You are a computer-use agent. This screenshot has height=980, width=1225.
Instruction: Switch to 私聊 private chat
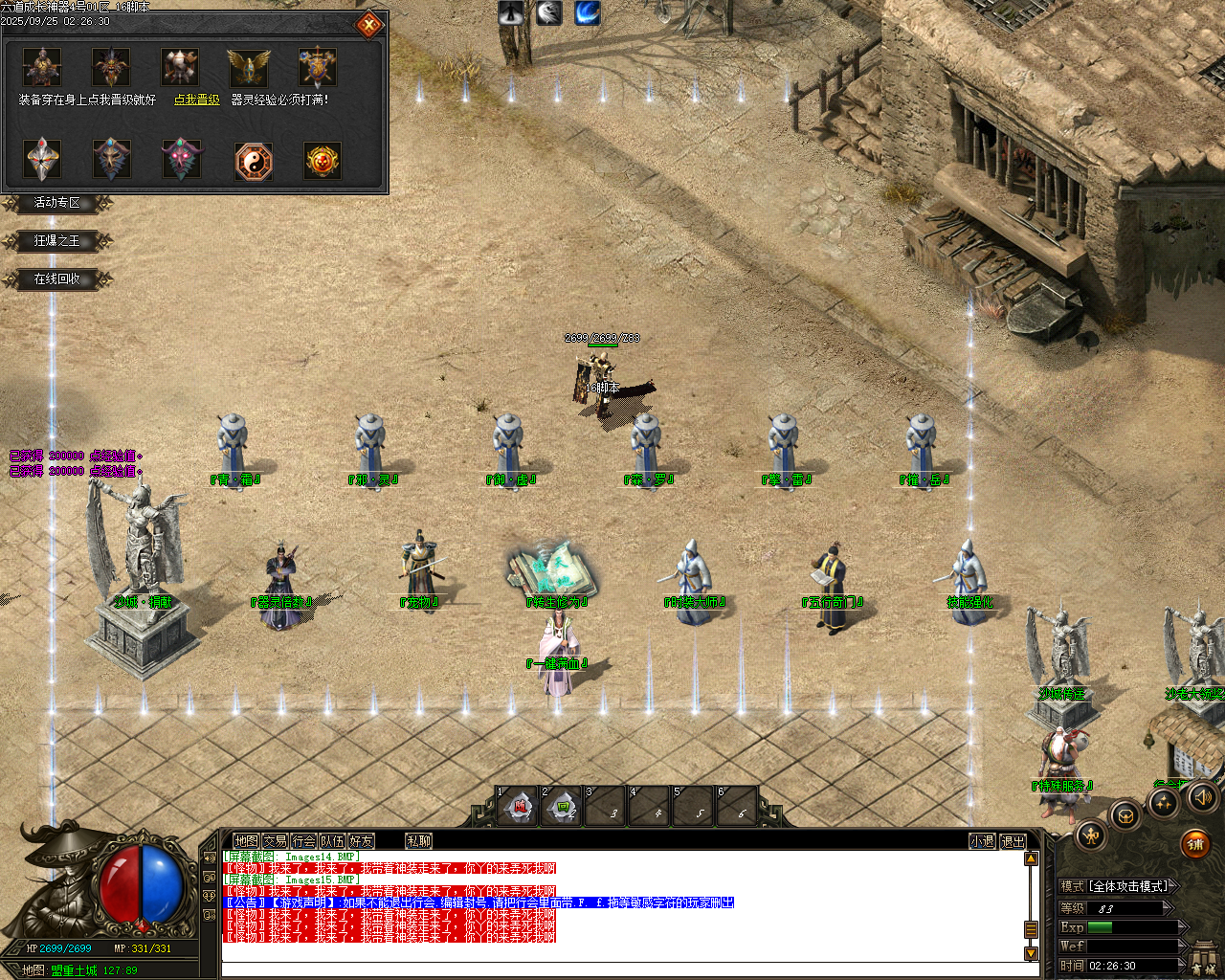(419, 841)
